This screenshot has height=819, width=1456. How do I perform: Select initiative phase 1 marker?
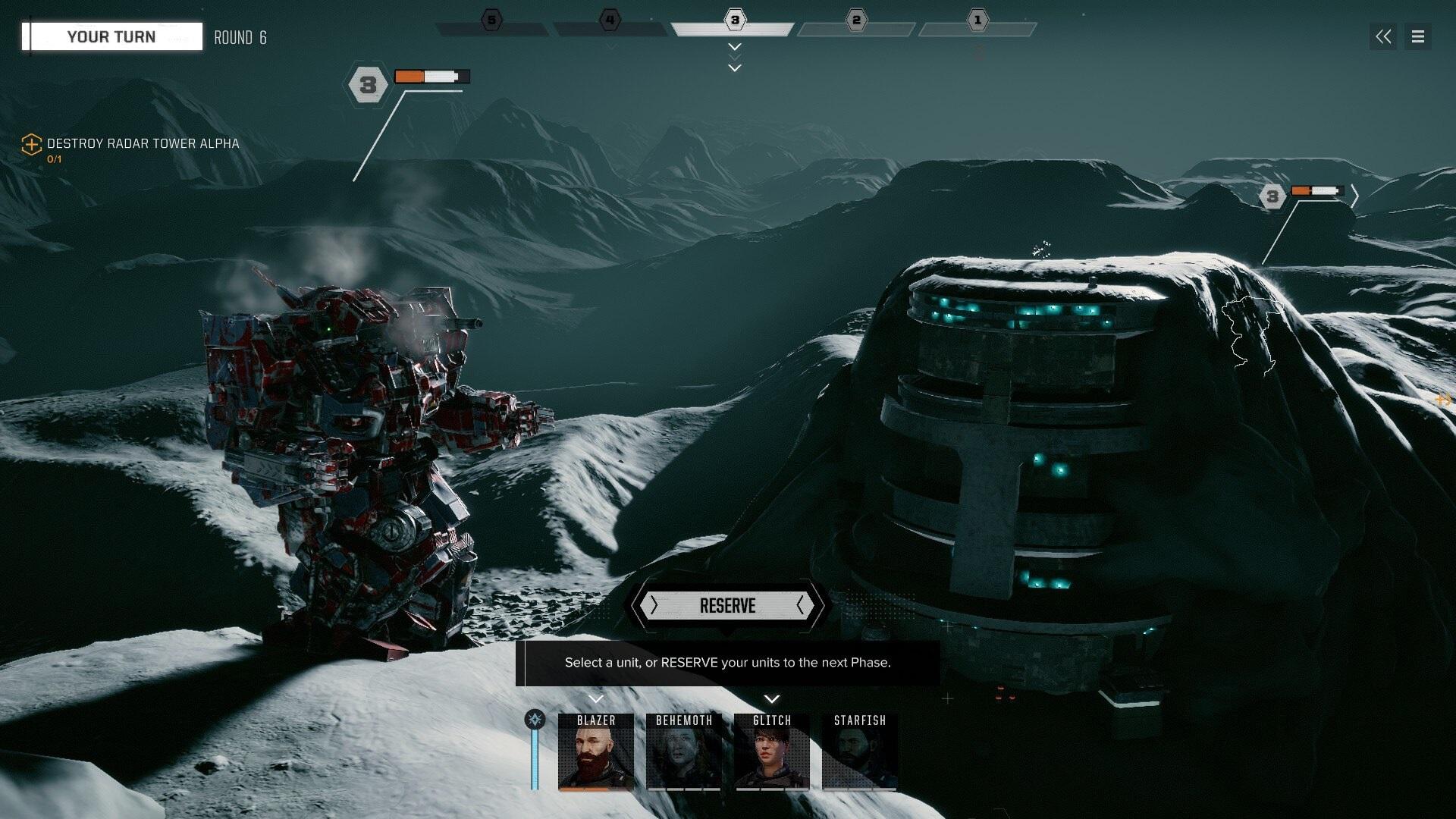tap(977, 20)
